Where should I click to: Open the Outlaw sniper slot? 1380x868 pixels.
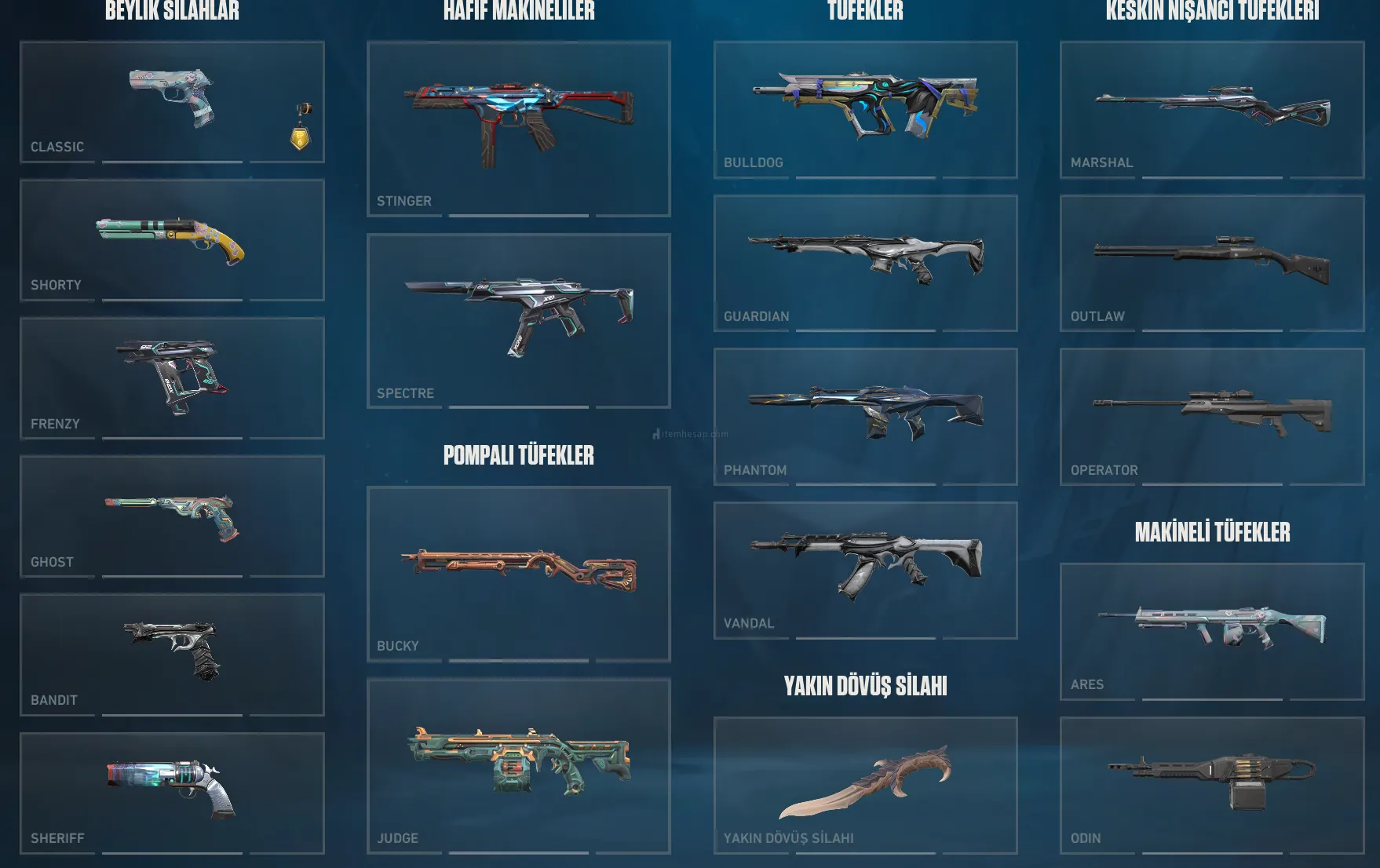point(1212,263)
